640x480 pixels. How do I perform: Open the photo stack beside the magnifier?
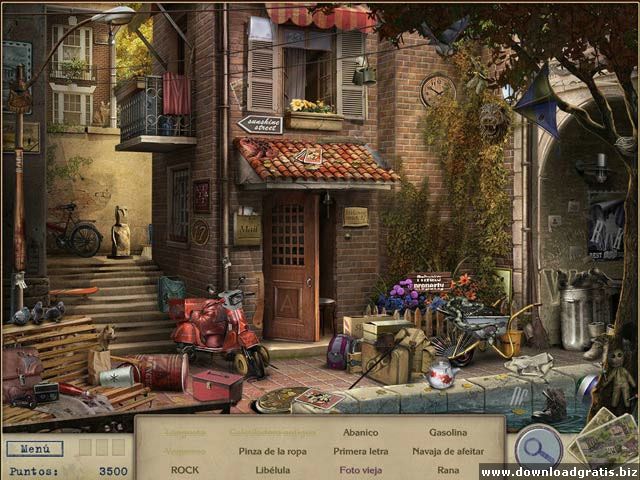coord(606,438)
